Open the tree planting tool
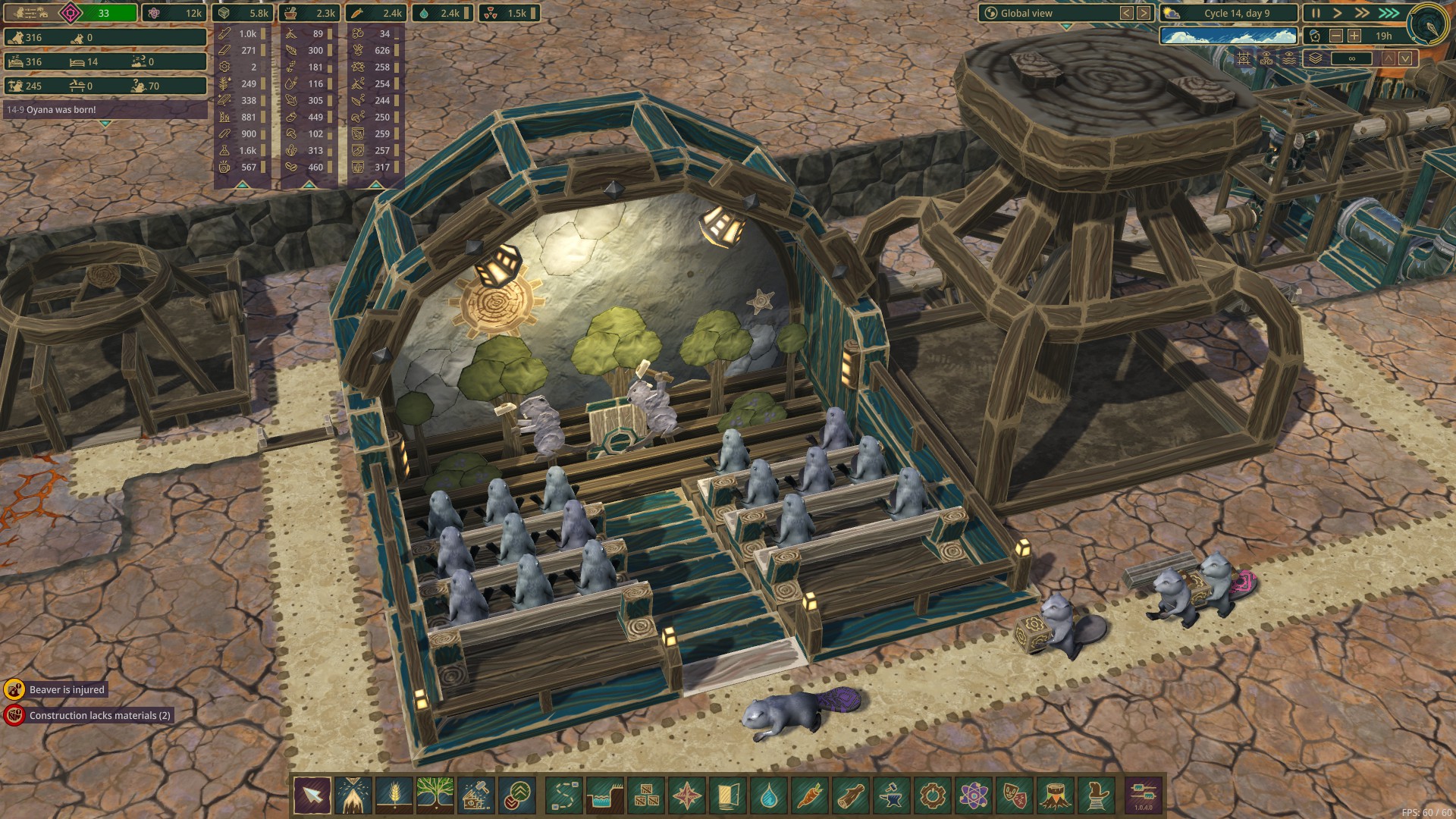Viewport: 1456px width, 819px height. pos(435,795)
